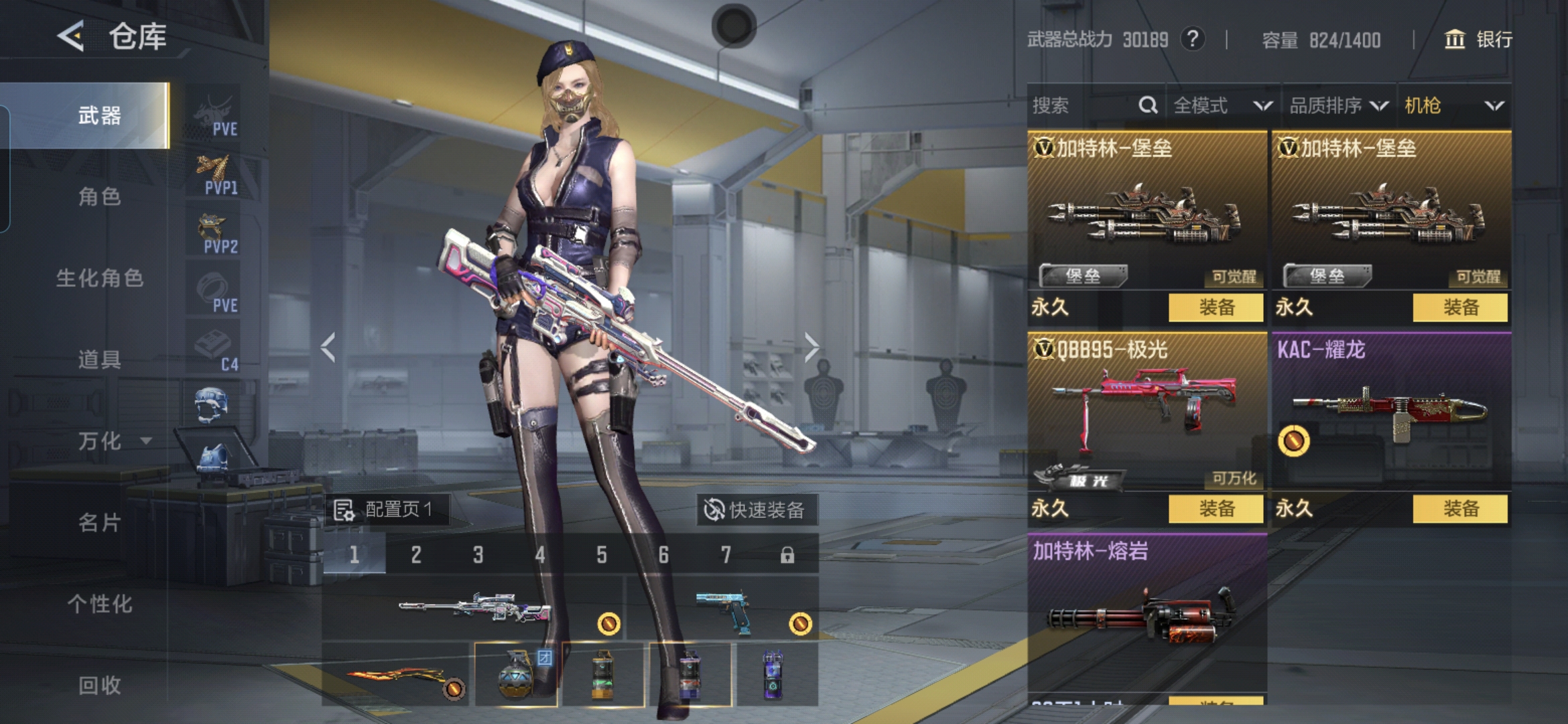This screenshot has width=1568, height=724.
Task: Open the 银行 bank
Action: (x=1478, y=40)
